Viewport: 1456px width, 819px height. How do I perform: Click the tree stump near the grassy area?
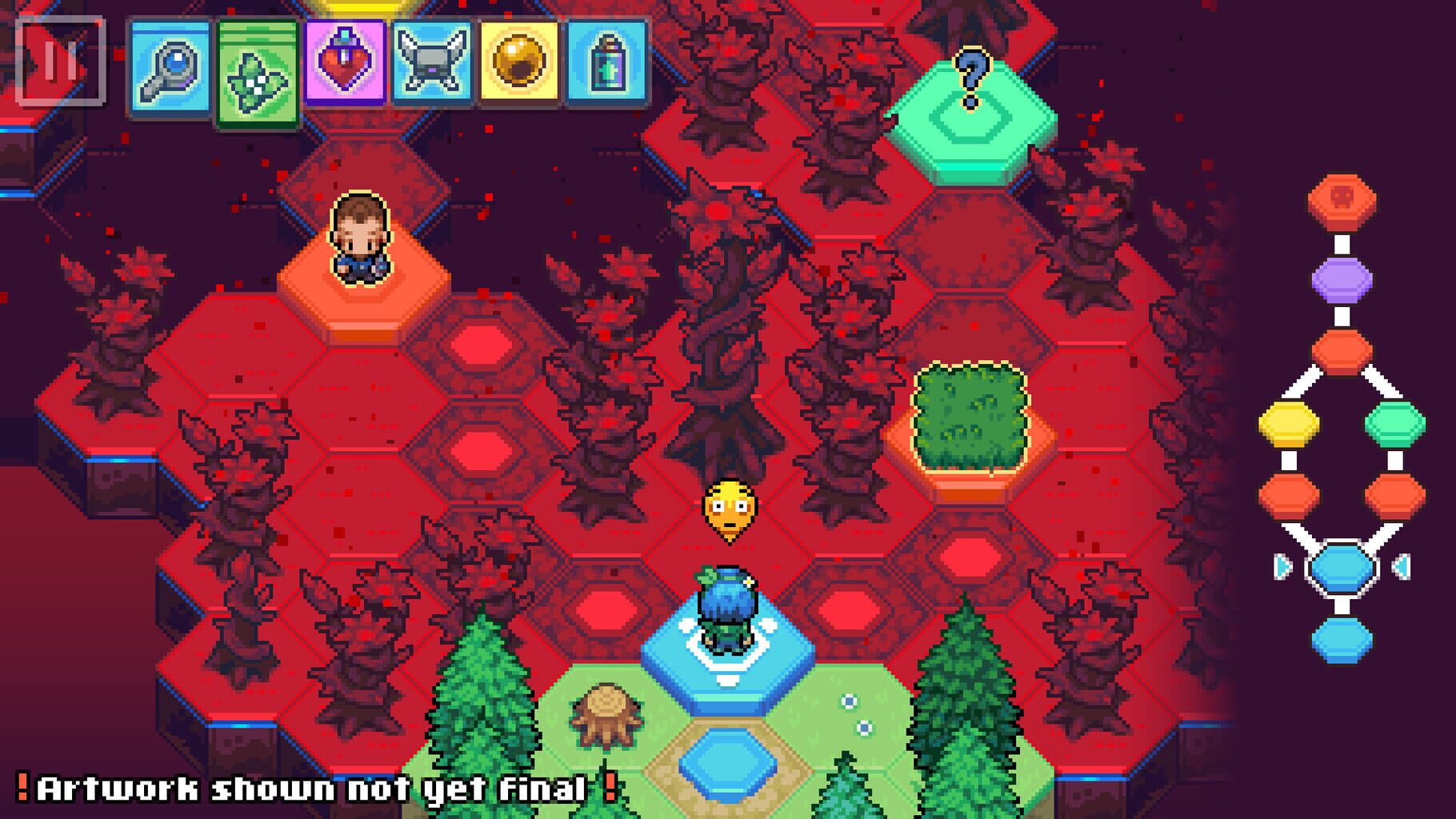click(606, 716)
